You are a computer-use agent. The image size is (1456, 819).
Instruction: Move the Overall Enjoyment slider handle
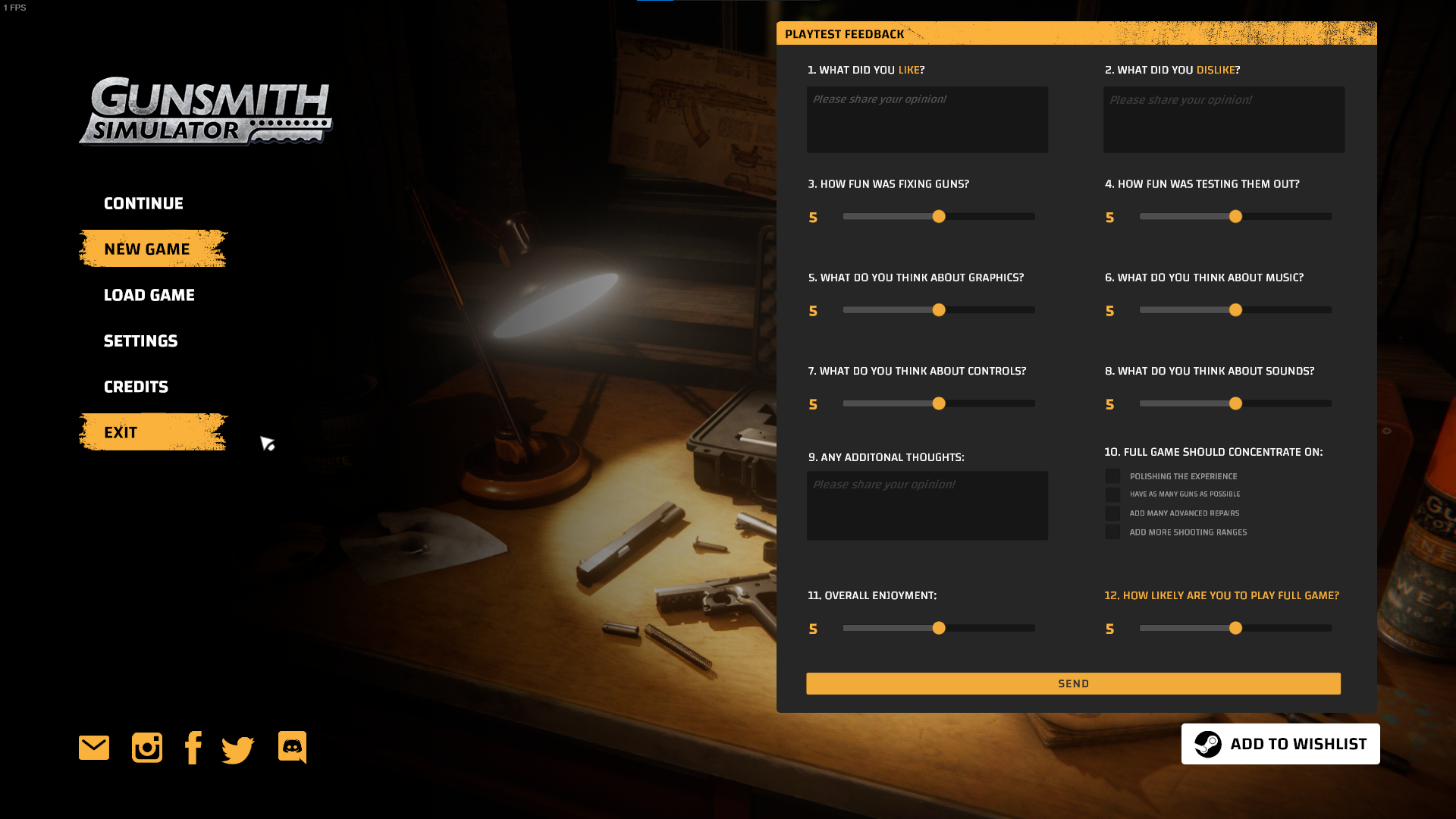(939, 628)
